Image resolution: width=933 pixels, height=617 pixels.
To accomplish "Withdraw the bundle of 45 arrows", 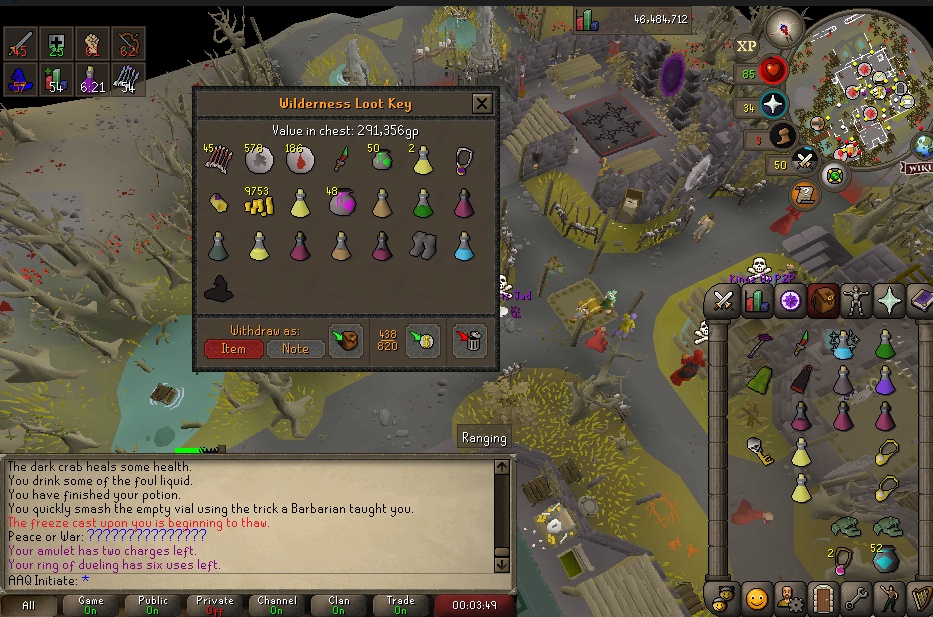I will (x=218, y=160).
